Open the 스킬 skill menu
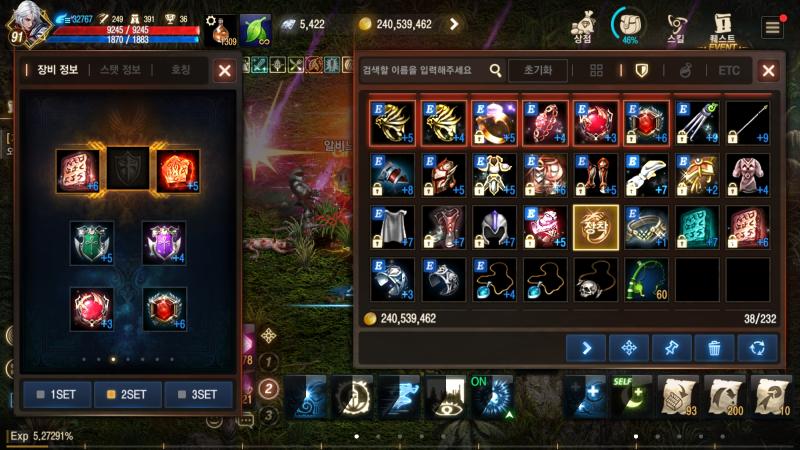The width and height of the screenshot is (800, 450). [677, 27]
